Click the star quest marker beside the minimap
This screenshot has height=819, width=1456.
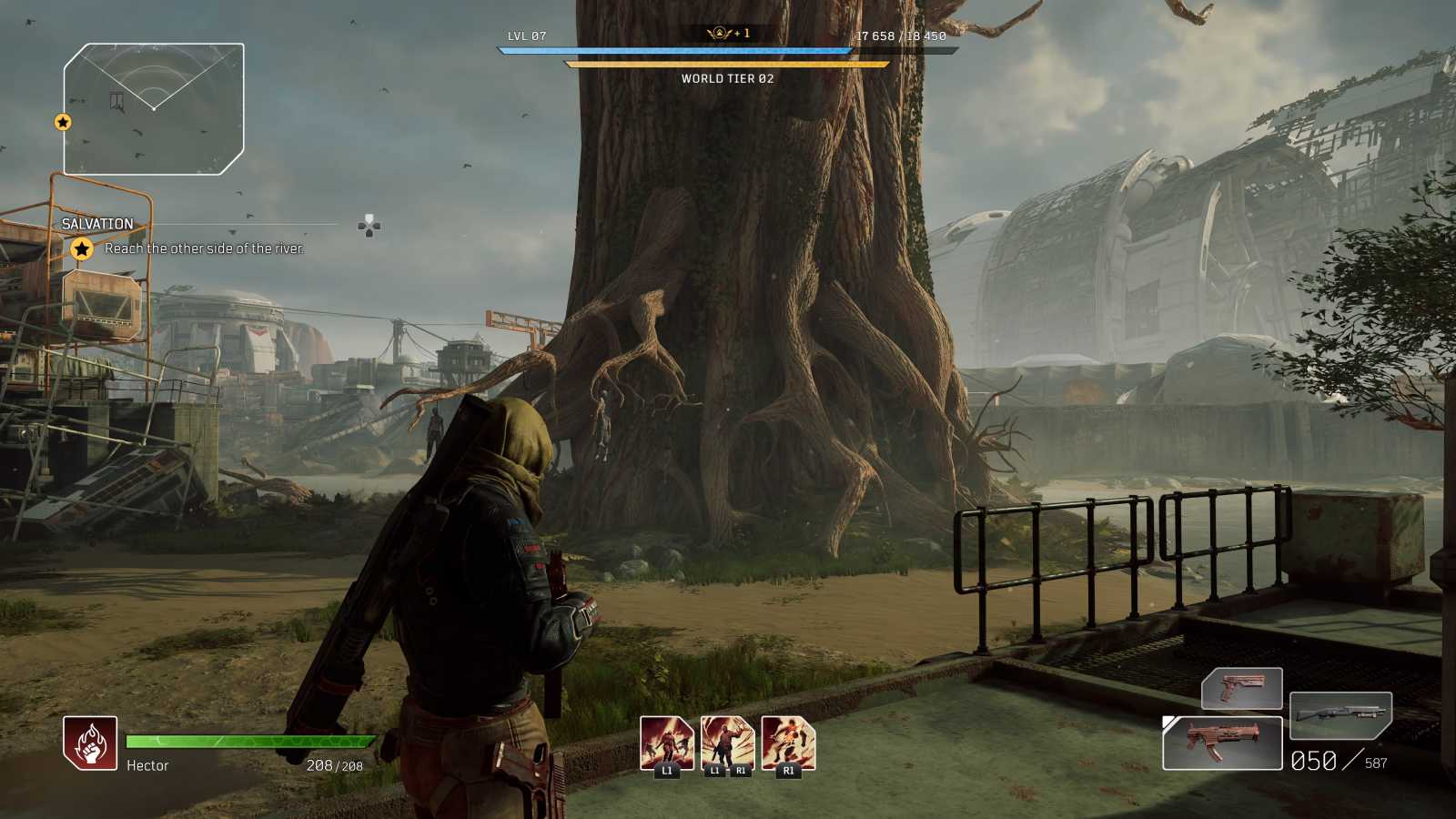pos(63,122)
